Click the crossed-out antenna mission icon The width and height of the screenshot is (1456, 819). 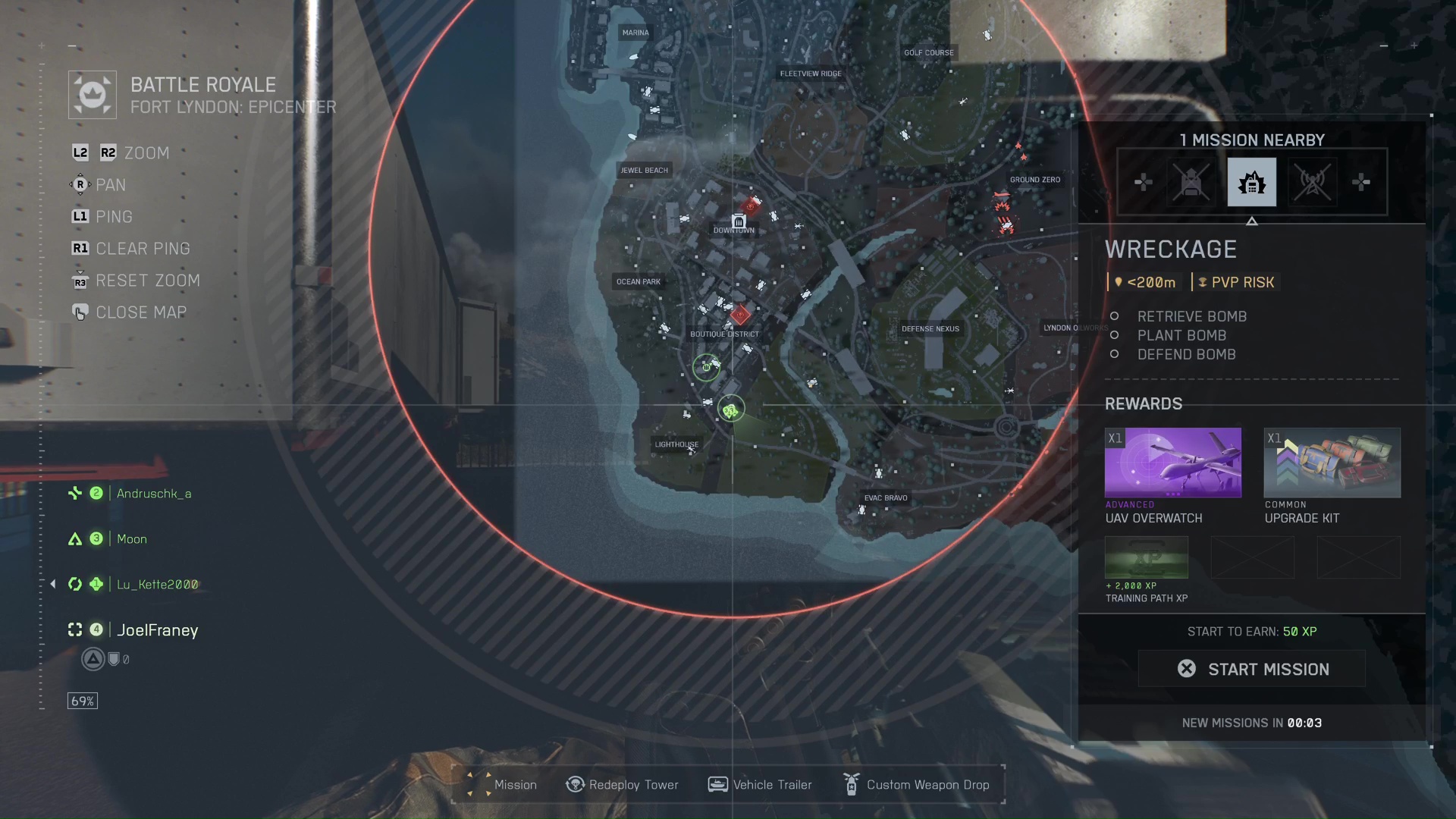coord(1312,182)
